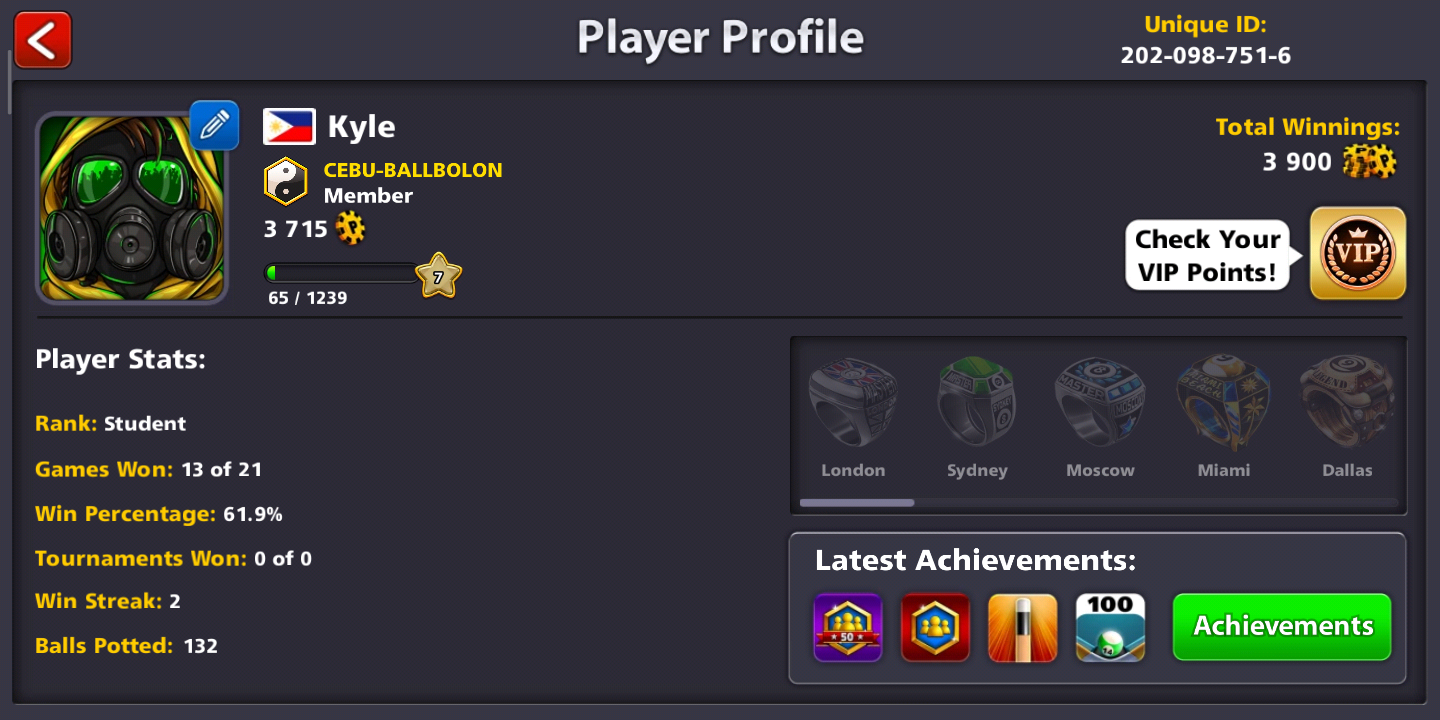Select the Sydney ring
Viewport: 1440px width, 720px height.
(x=977, y=405)
